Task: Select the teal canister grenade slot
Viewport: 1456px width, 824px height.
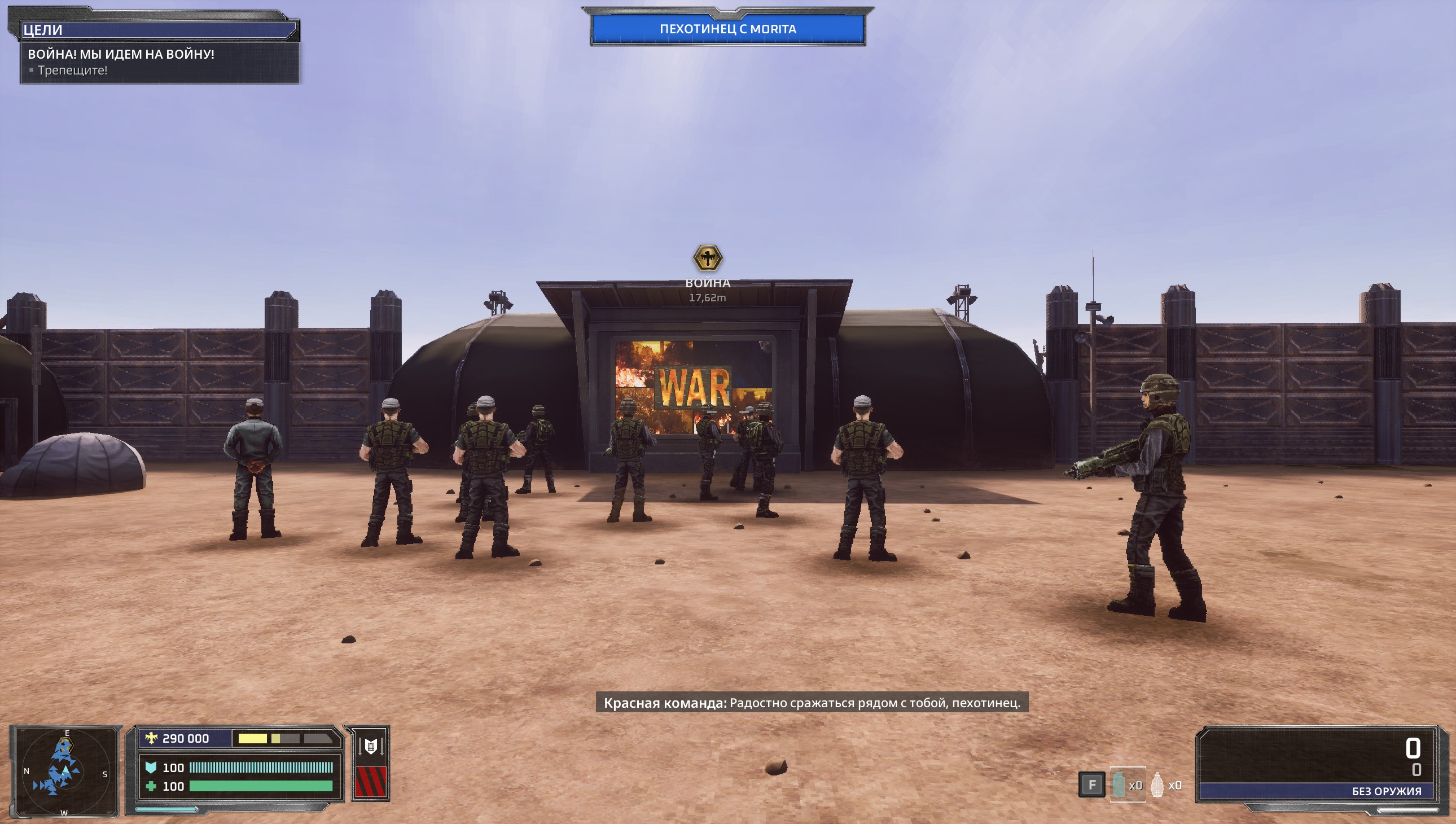Action: (1119, 785)
